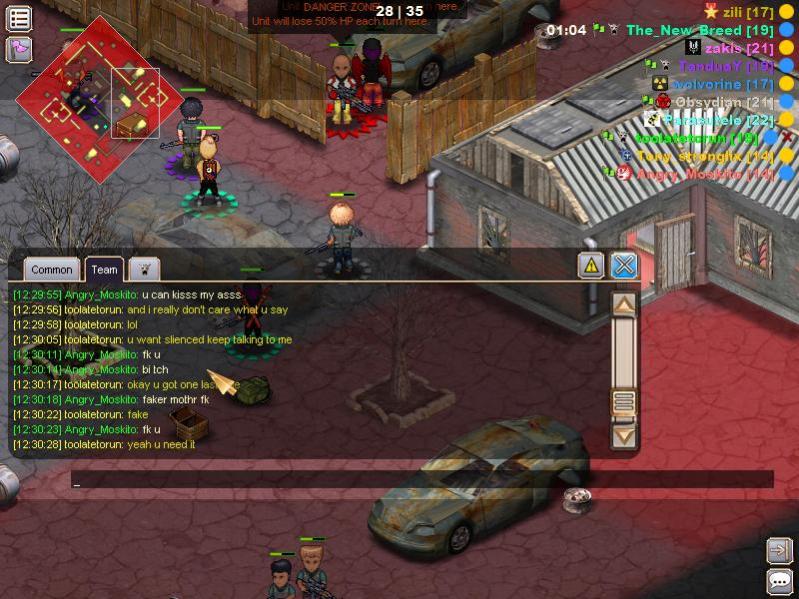Screen dimensions: 799x599
Task: Select wolvorine in the player list
Action: pos(722,84)
